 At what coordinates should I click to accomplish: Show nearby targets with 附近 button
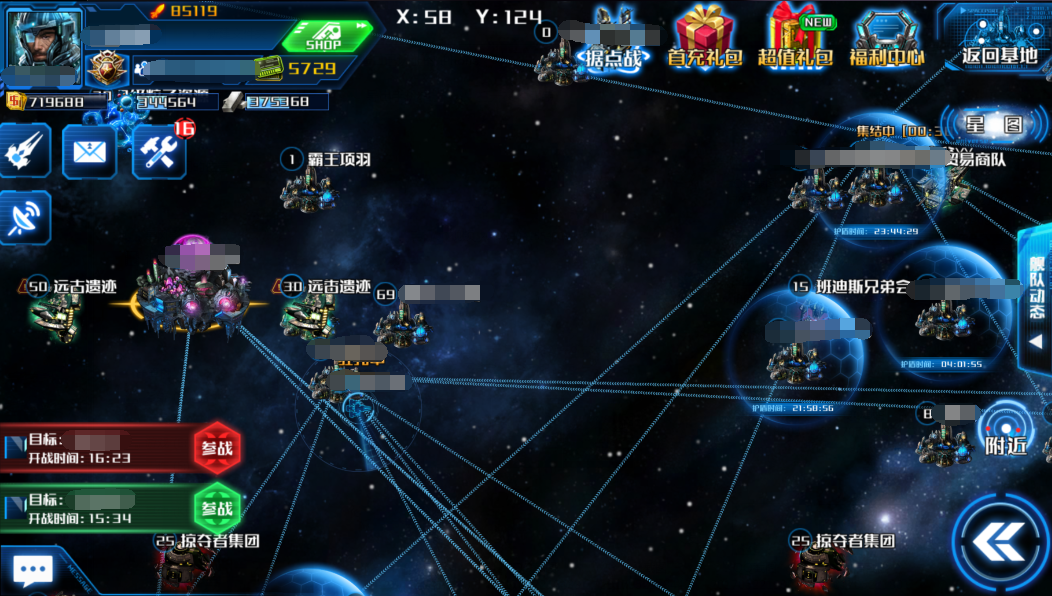coord(1005,430)
